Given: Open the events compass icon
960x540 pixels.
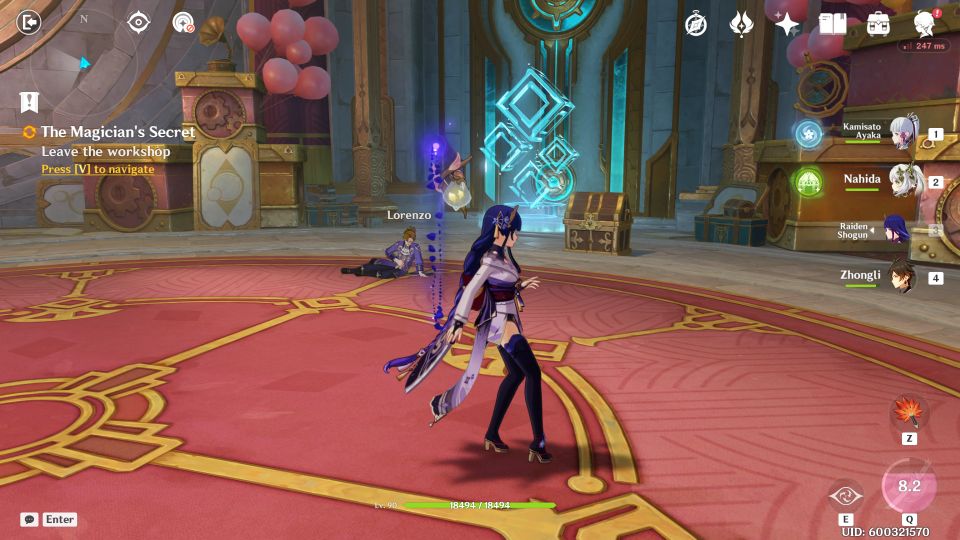Looking at the screenshot, I should tap(696, 24).
